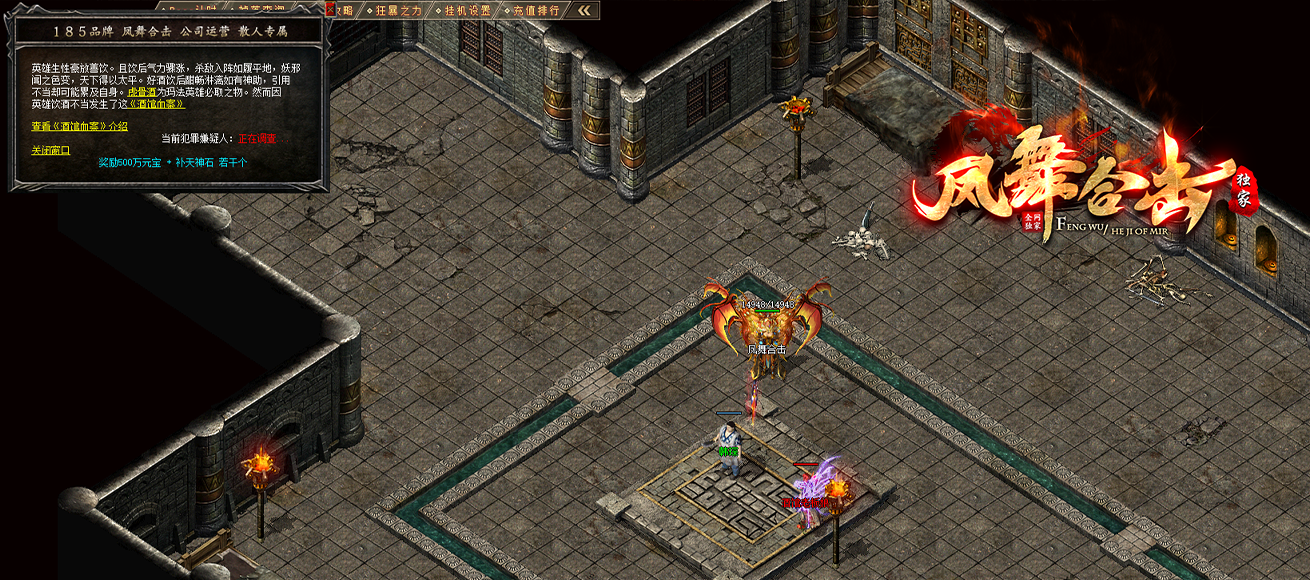Show the 充值排行 recharge ranking

click(537, 10)
